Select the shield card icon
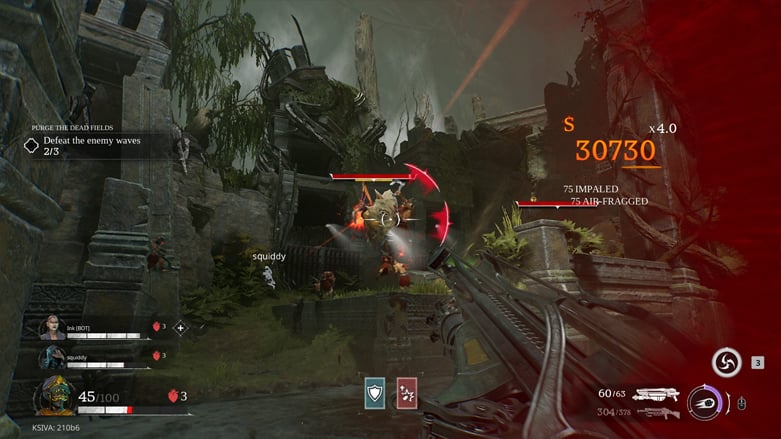Screen dimensions: 781x439 coord(374,392)
